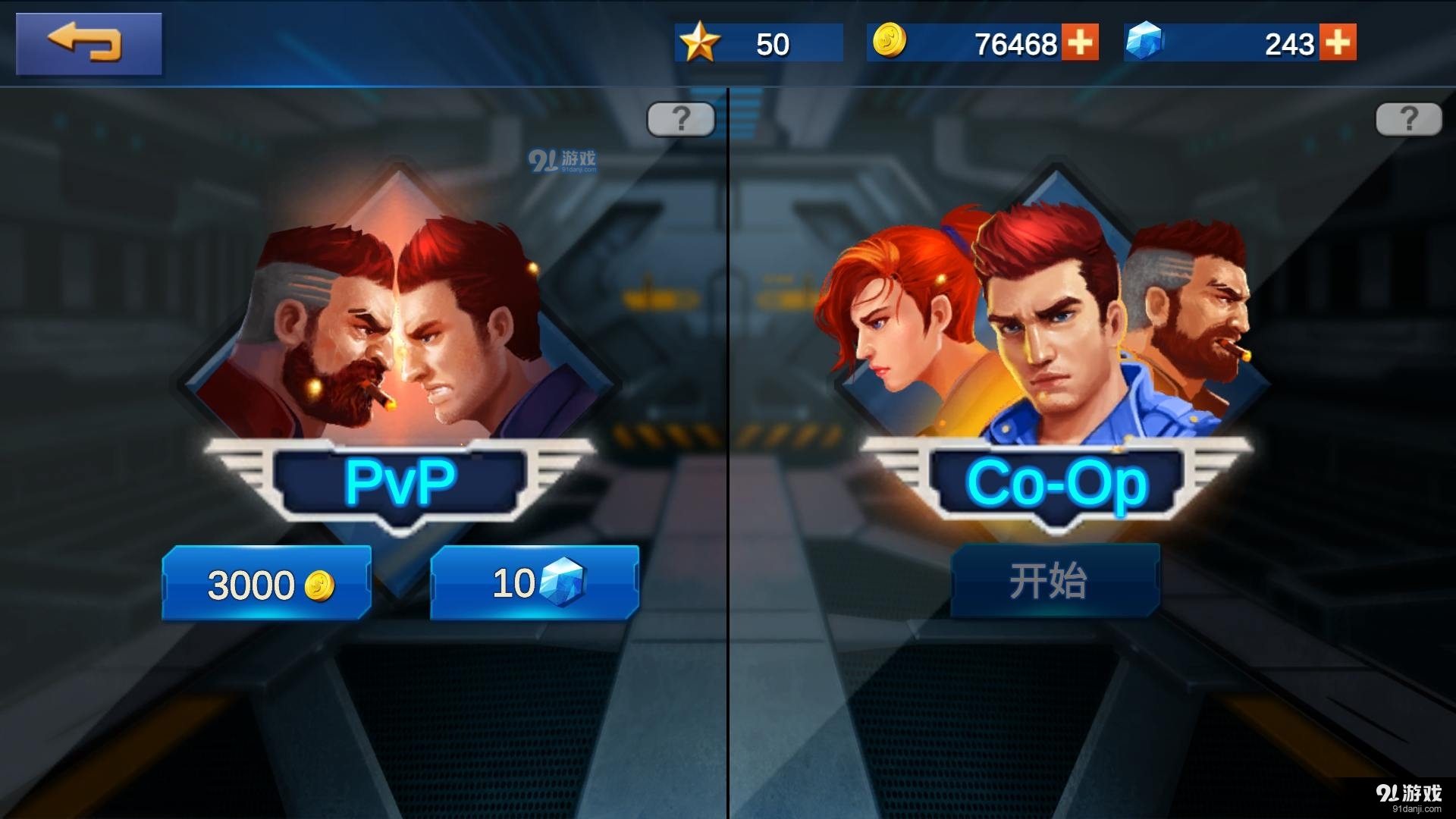Pay 3000 coins to start PvP
Viewport: 1456px width, 819px height.
coord(266,582)
